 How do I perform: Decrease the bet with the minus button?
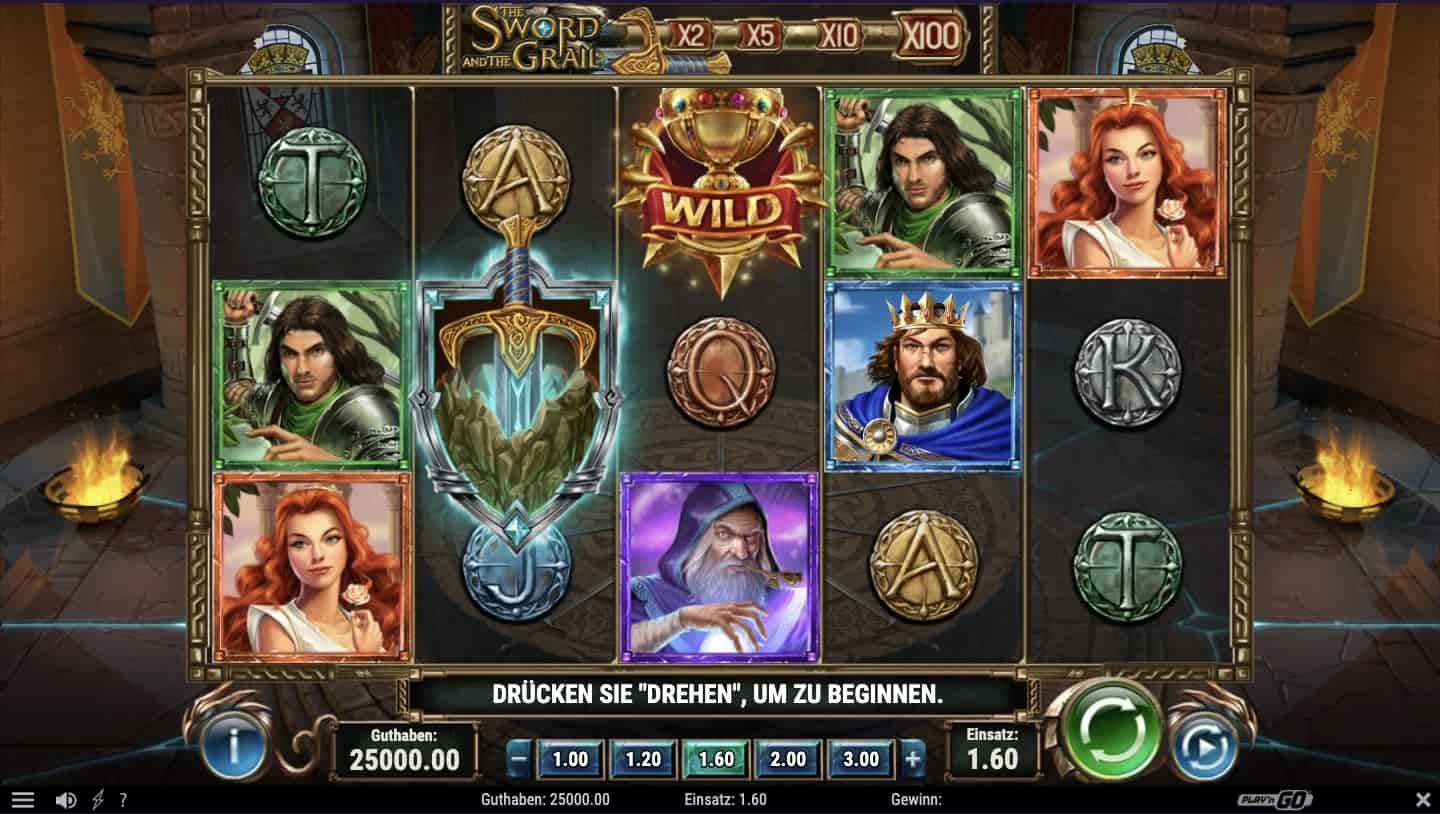pyautogui.click(x=518, y=759)
